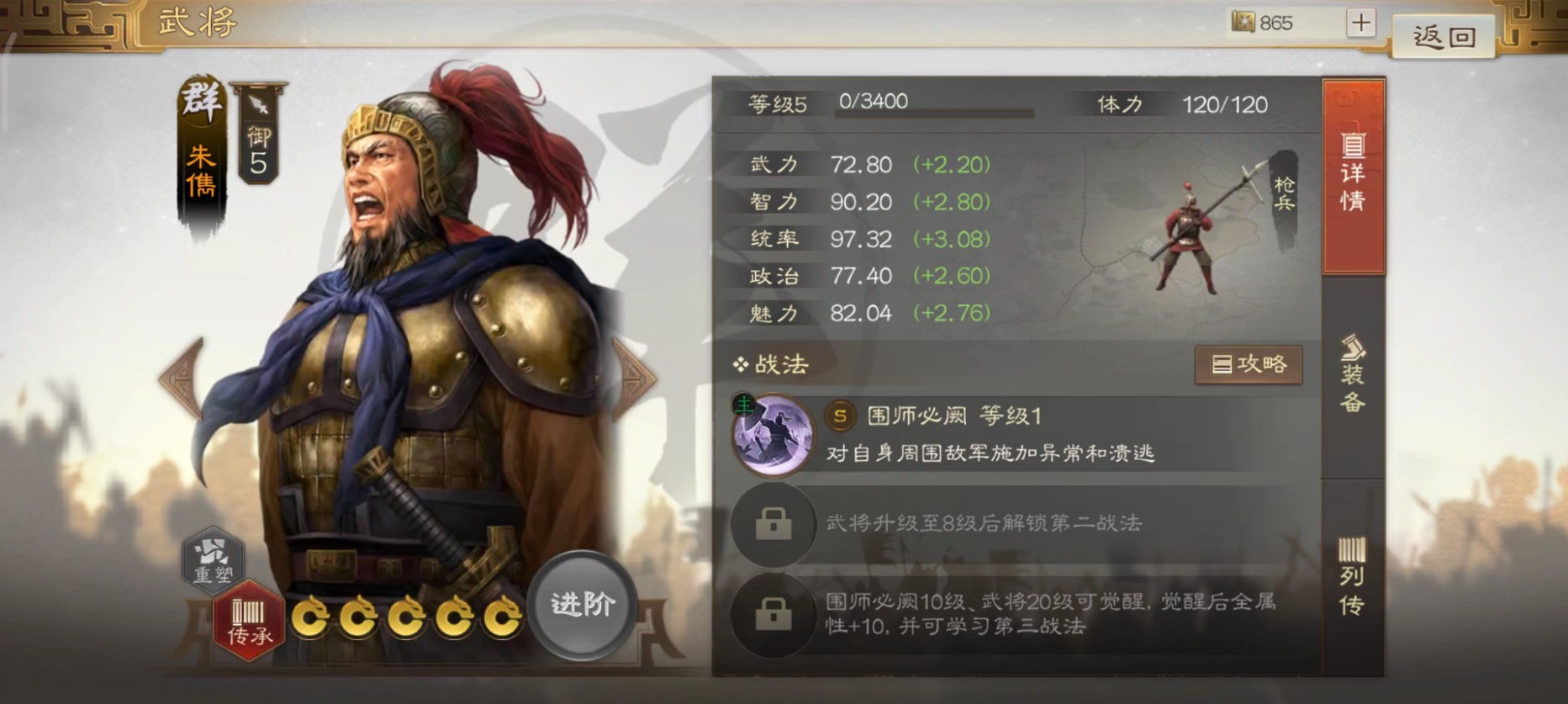Select the 主 marker on the skill portrait

tap(743, 403)
